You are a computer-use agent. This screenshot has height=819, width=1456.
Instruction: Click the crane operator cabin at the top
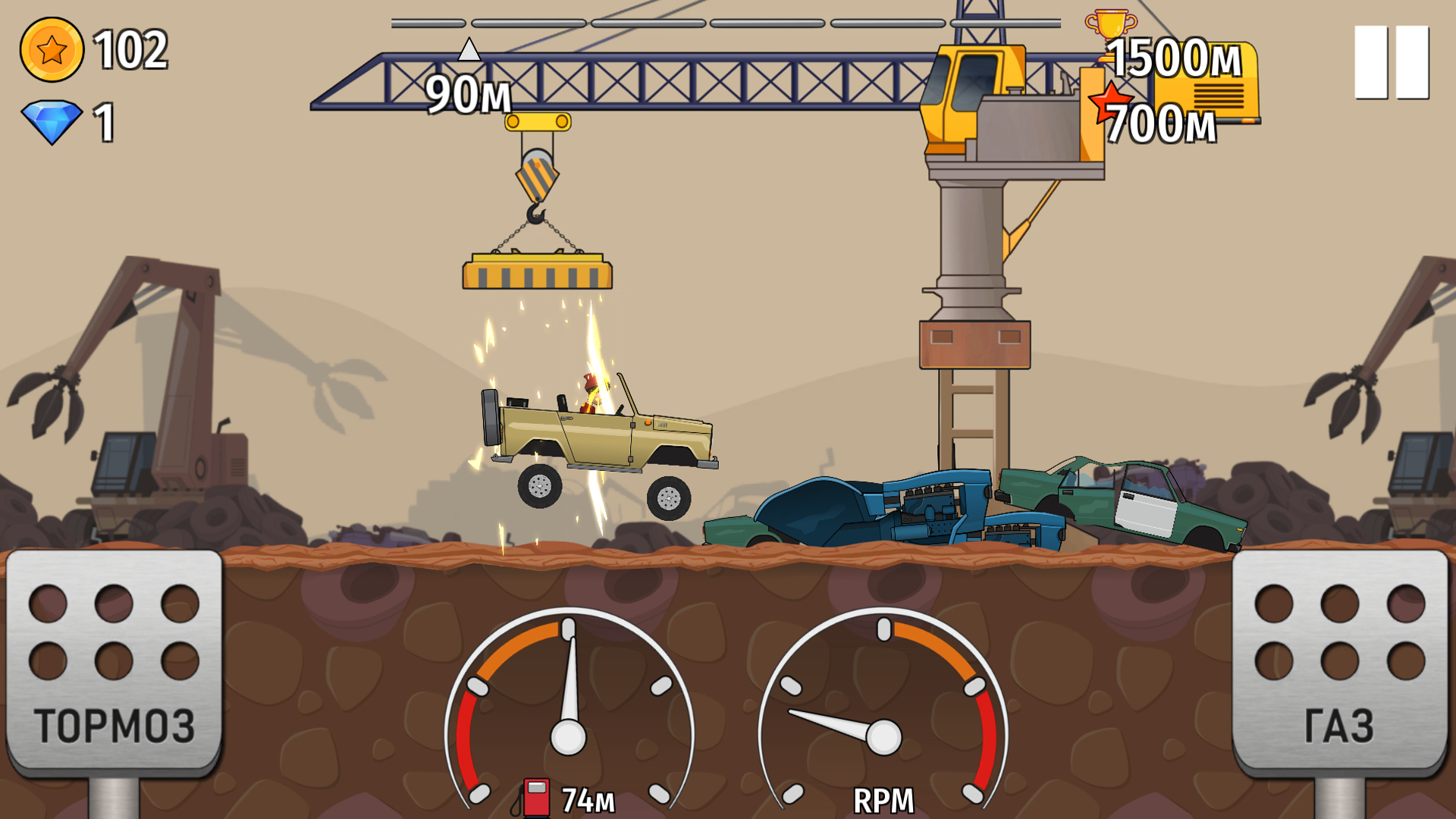tap(967, 95)
